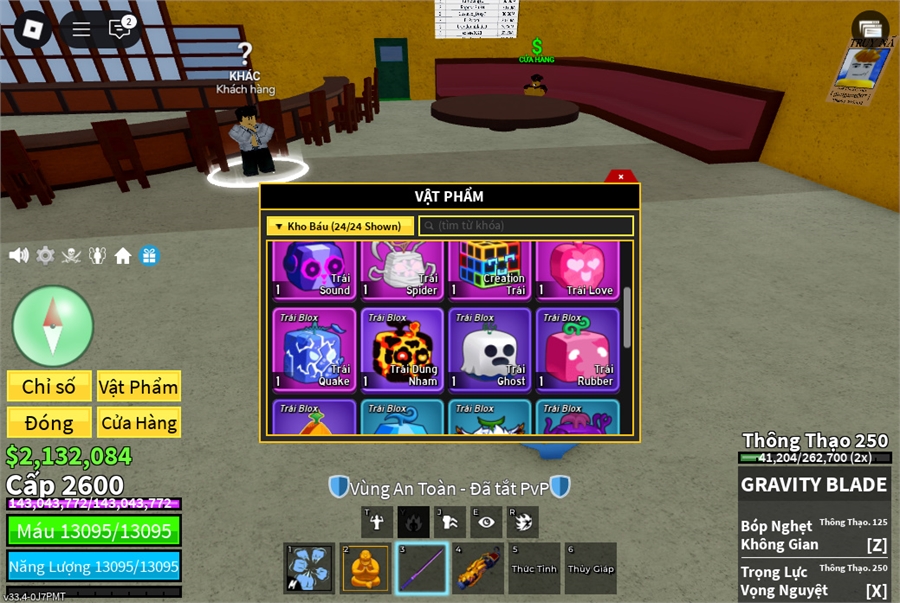This screenshot has height=603, width=900.
Task: Equip the purple Gravity Blade hotbar slot
Action: point(421,568)
